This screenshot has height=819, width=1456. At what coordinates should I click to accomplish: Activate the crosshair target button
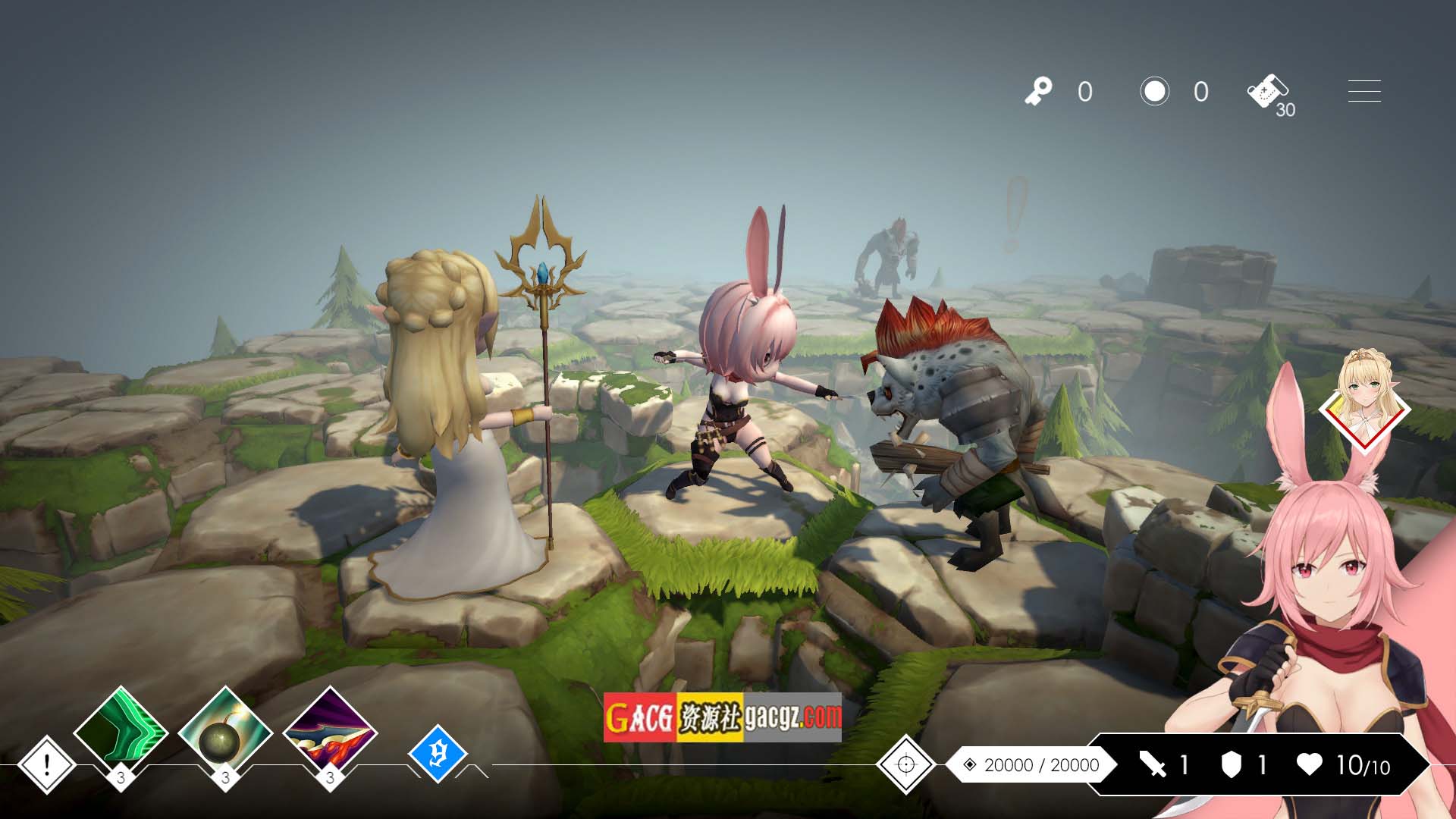(905, 764)
